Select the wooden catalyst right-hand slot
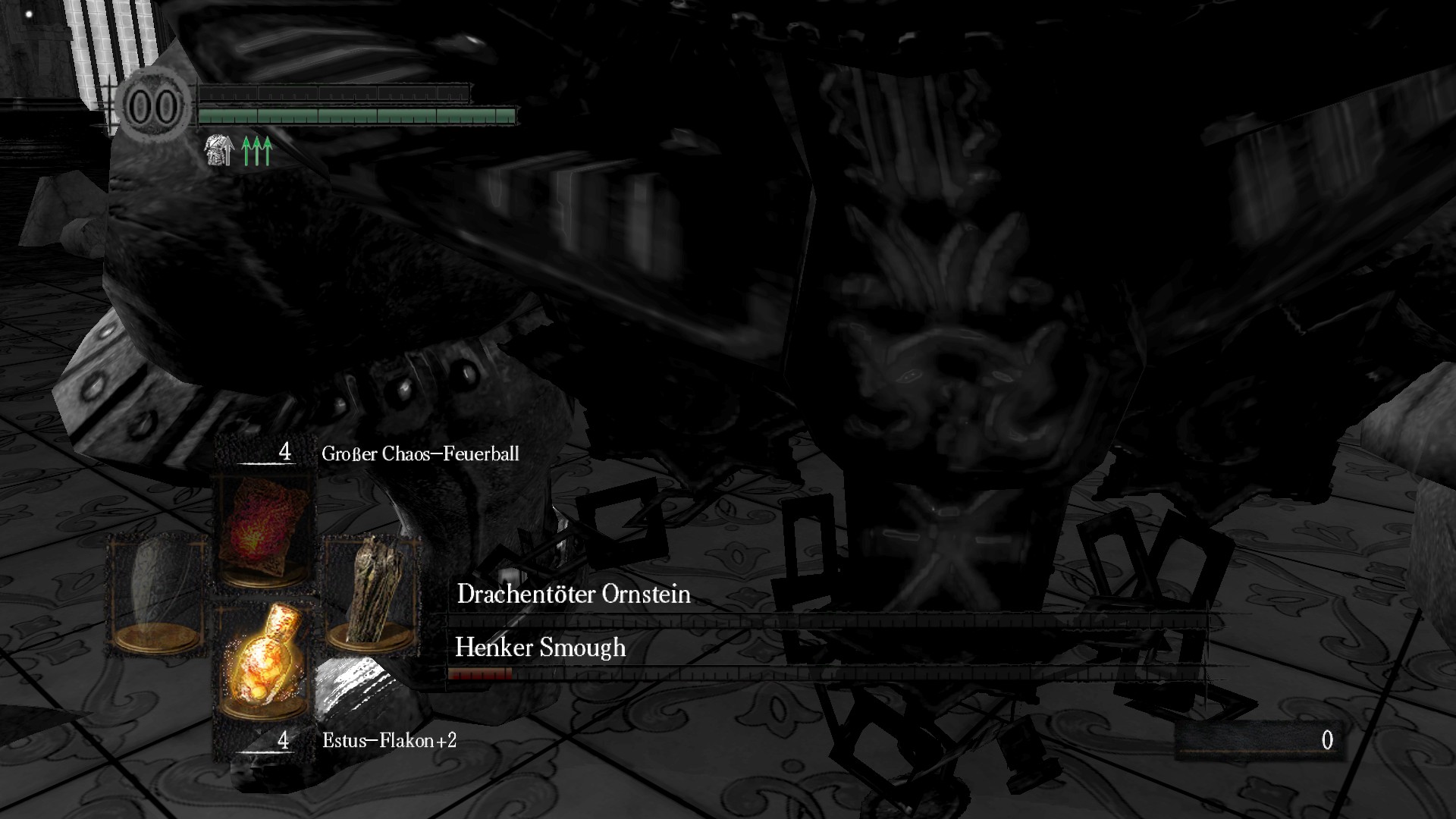The image size is (1456, 819). (x=371, y=593)
